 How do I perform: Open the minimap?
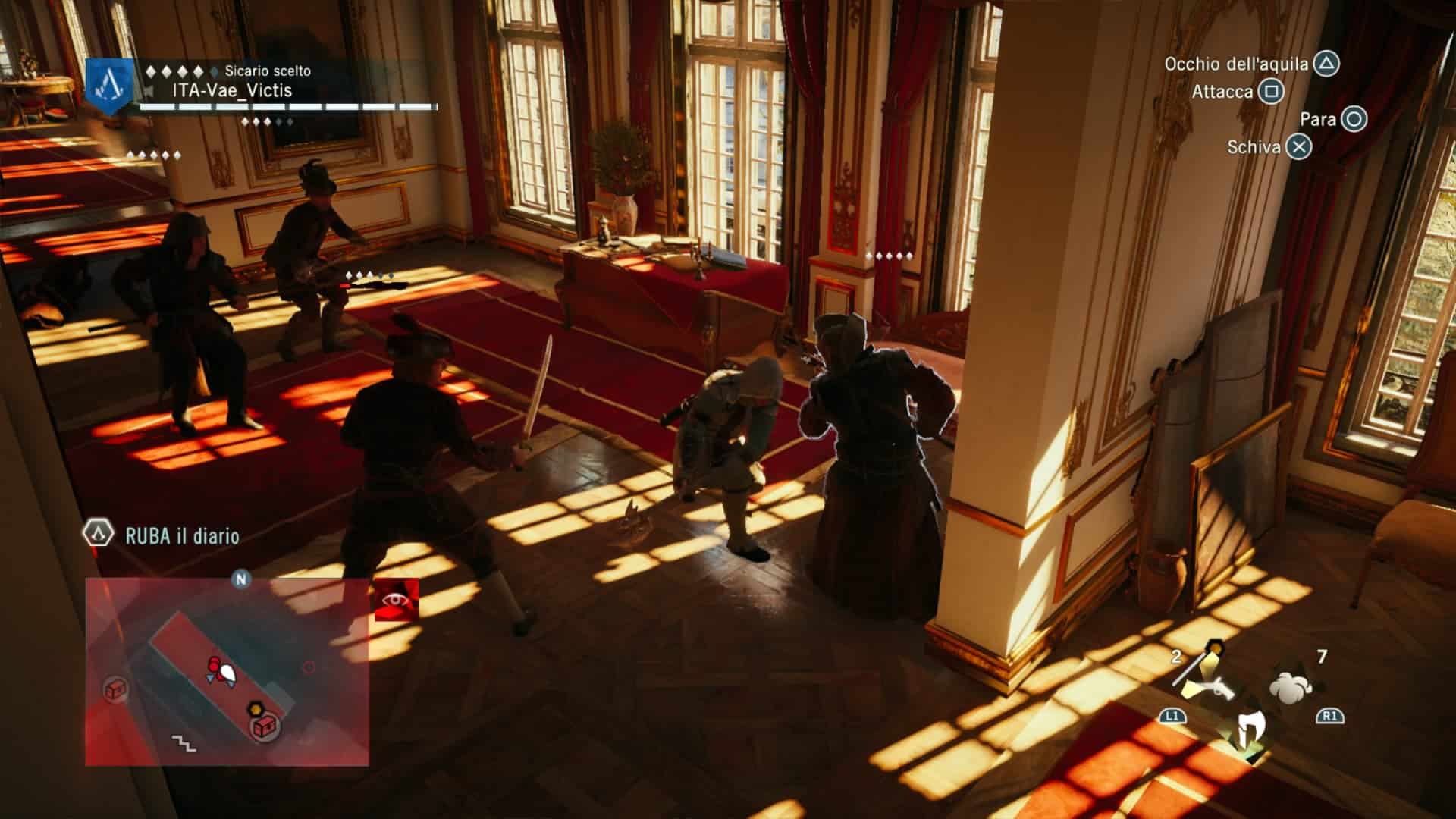tap(227, 671)
